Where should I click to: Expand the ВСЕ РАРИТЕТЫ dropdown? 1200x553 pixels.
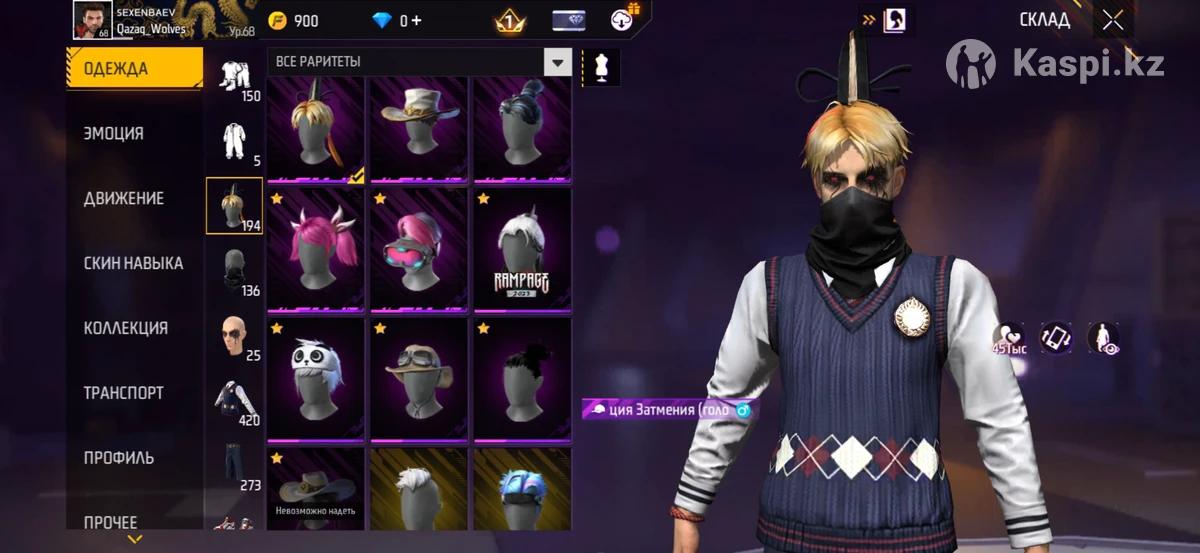pos(557,62)
